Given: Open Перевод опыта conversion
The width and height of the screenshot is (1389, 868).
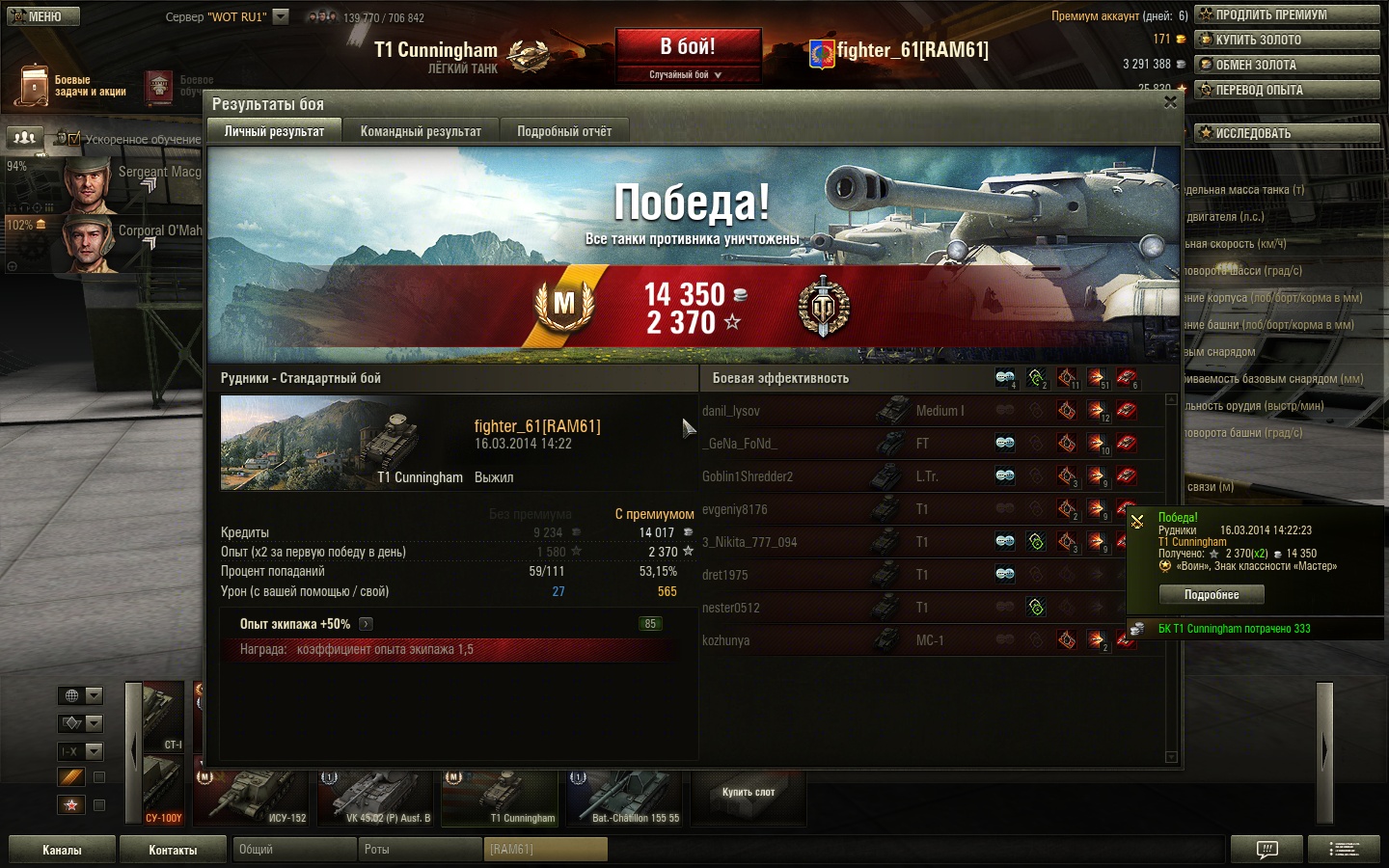Looking at the screenshot, I should tap(1287, 90).
